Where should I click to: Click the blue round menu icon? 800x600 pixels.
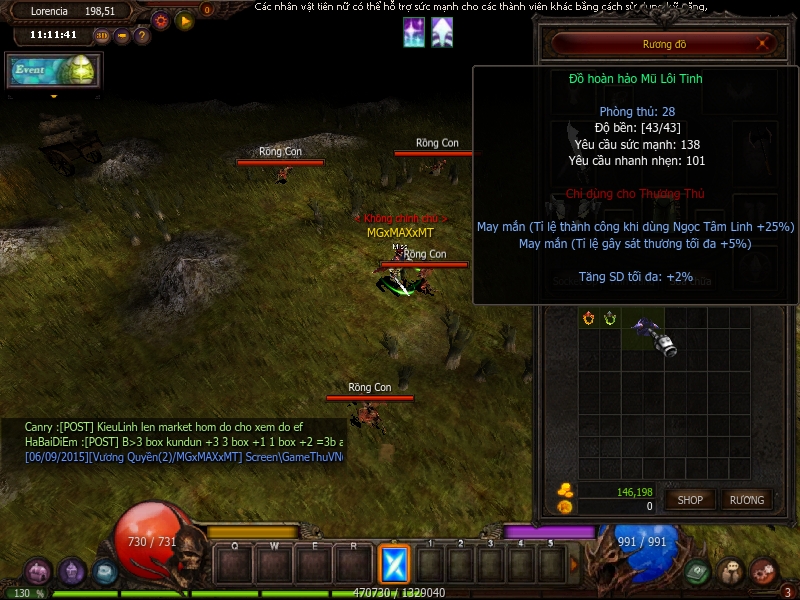[x=105, y=572]
